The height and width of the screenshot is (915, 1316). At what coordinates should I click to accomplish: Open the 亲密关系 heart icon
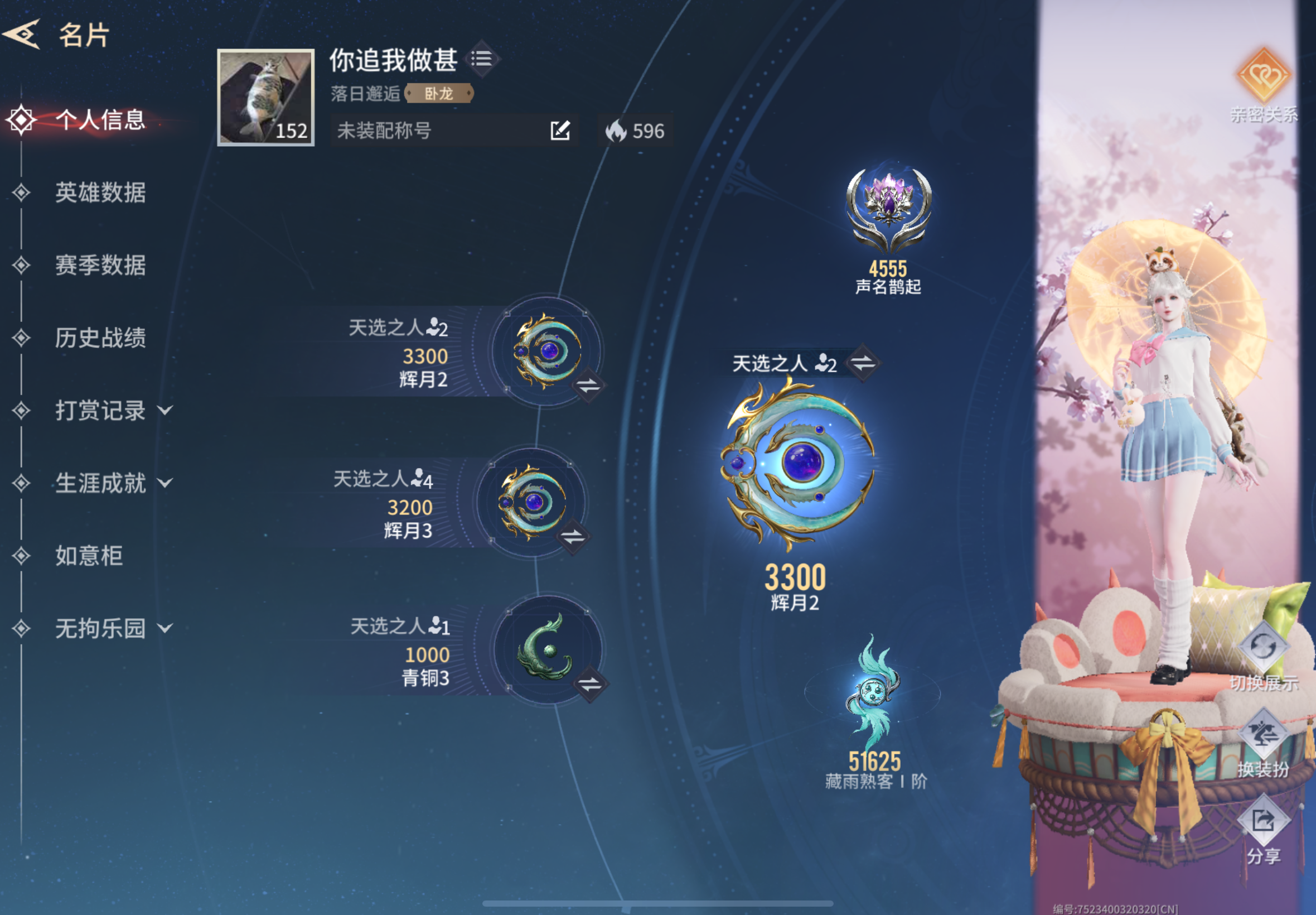coord(1265,75)
